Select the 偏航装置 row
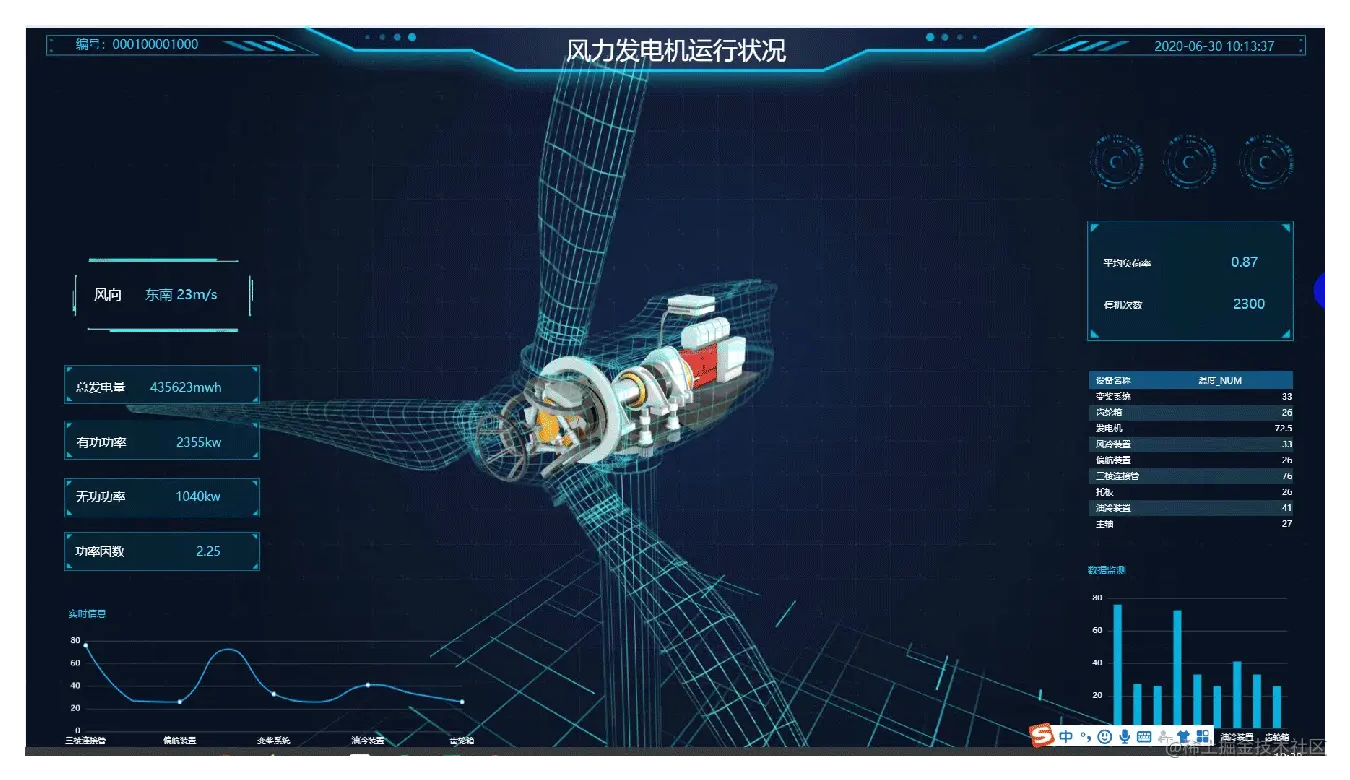Image resolution: width=1350 pixels, height=780 pixels. point(1190,460)
